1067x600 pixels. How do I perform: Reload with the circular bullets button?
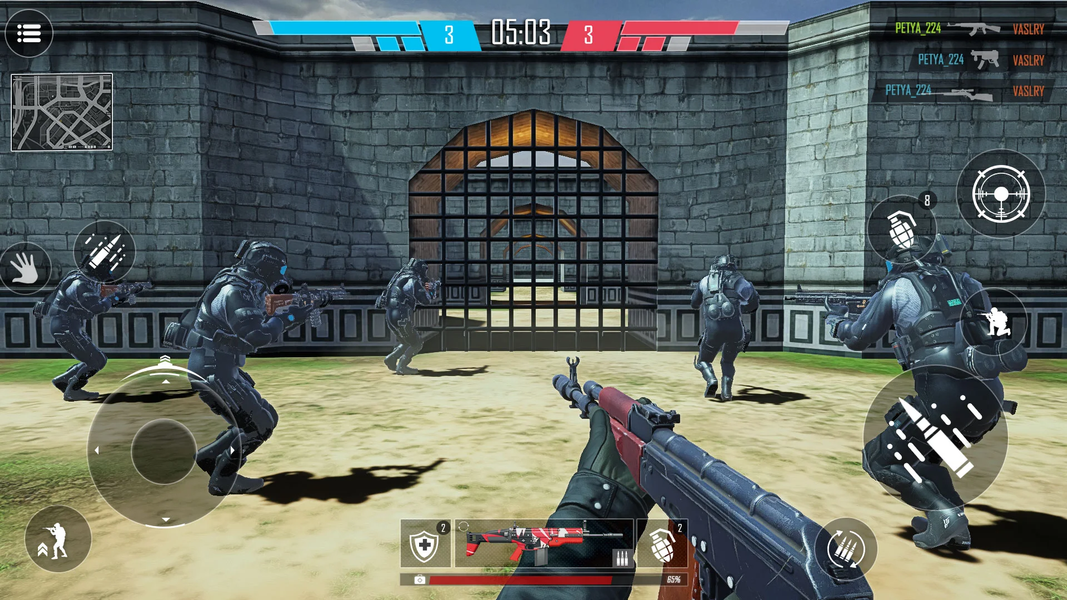[846, 549]
